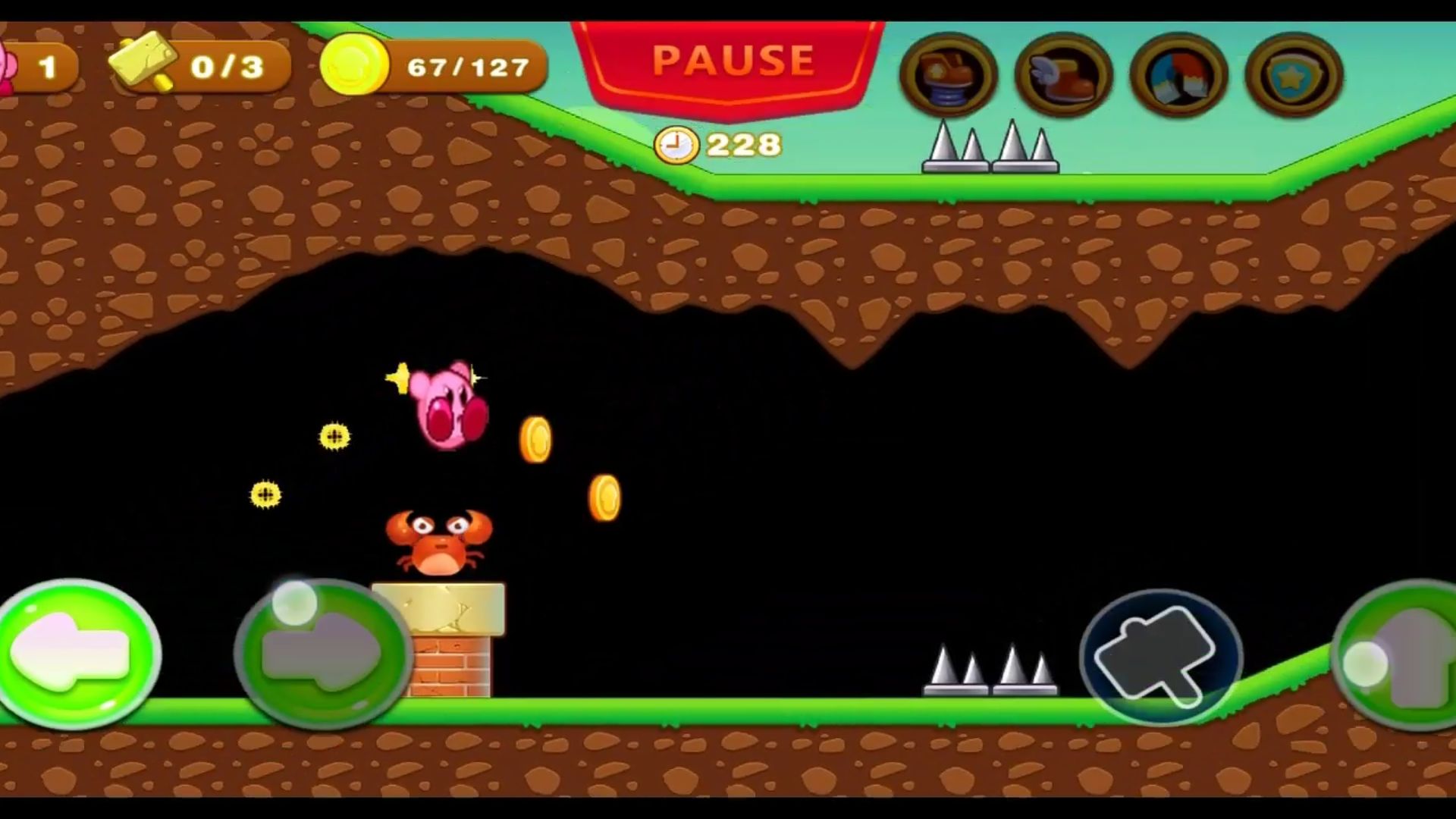1456x819 pixels.
Task: Select the winged boot power-up icon
Action: [x=1063, y=74]
